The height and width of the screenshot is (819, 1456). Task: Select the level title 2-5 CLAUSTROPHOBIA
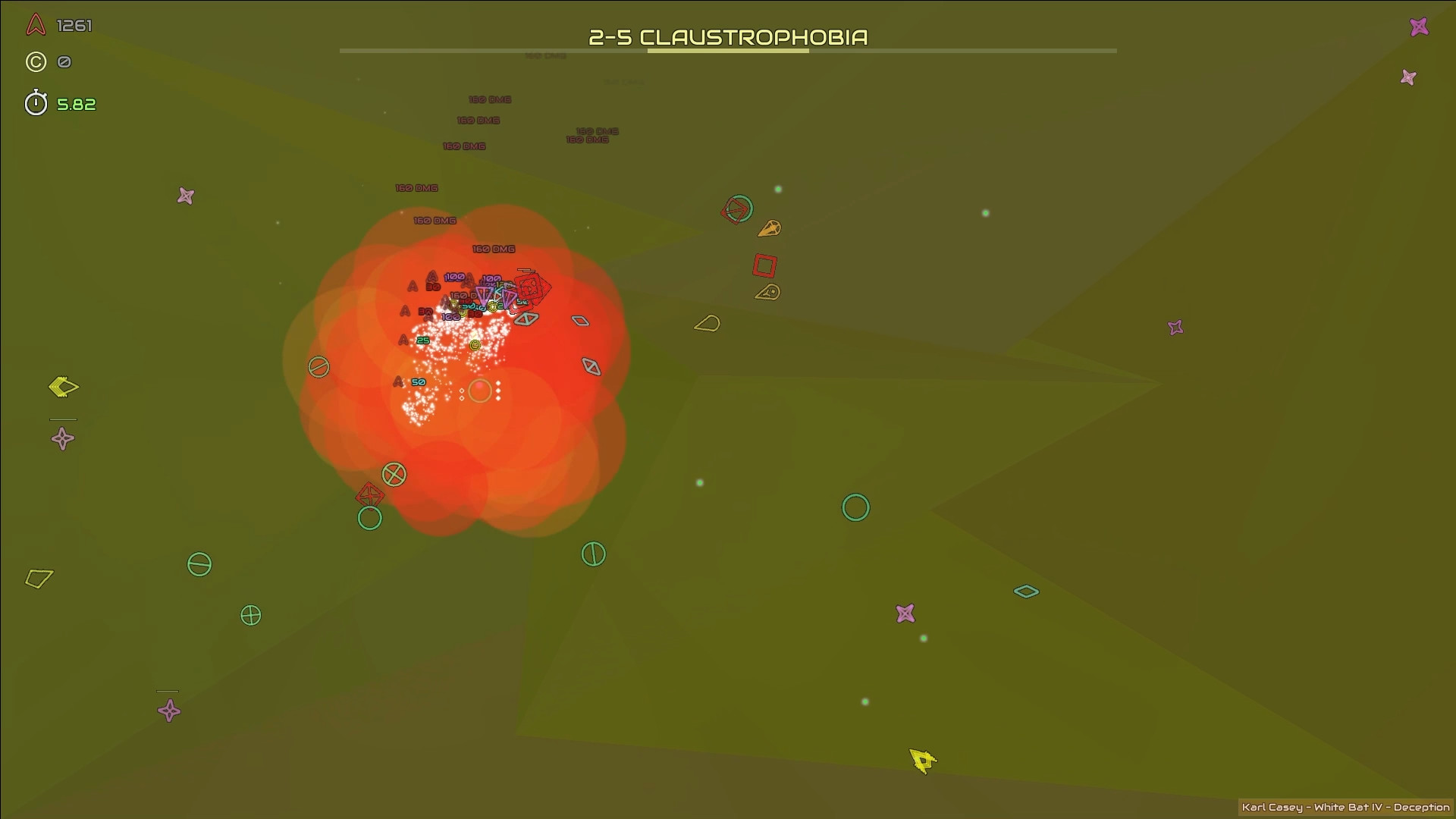(x=729, y=36)
